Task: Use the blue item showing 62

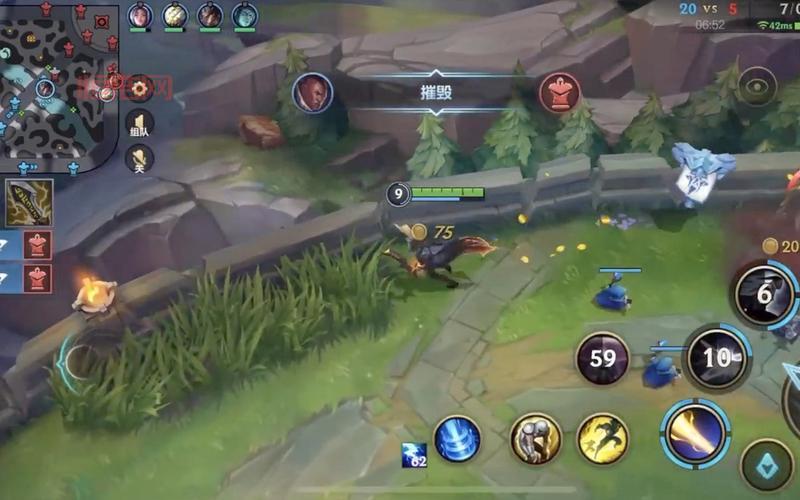Action: 414,455
